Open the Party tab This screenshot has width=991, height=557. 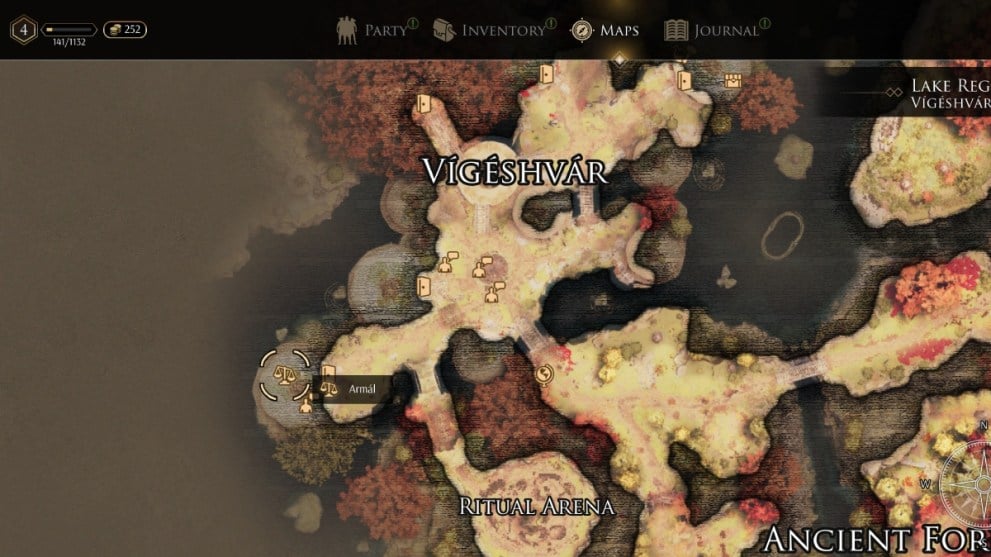click(x=377, y=30)
